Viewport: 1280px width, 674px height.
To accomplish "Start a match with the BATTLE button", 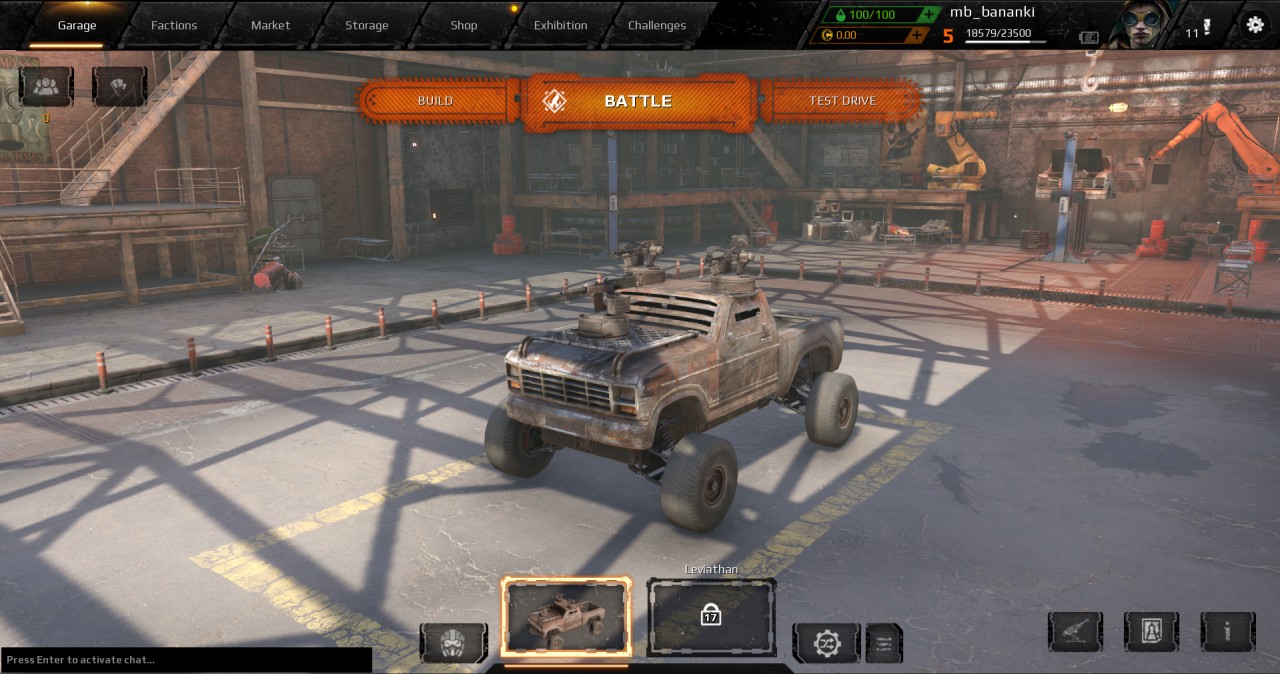I will (x=637, y=101).
